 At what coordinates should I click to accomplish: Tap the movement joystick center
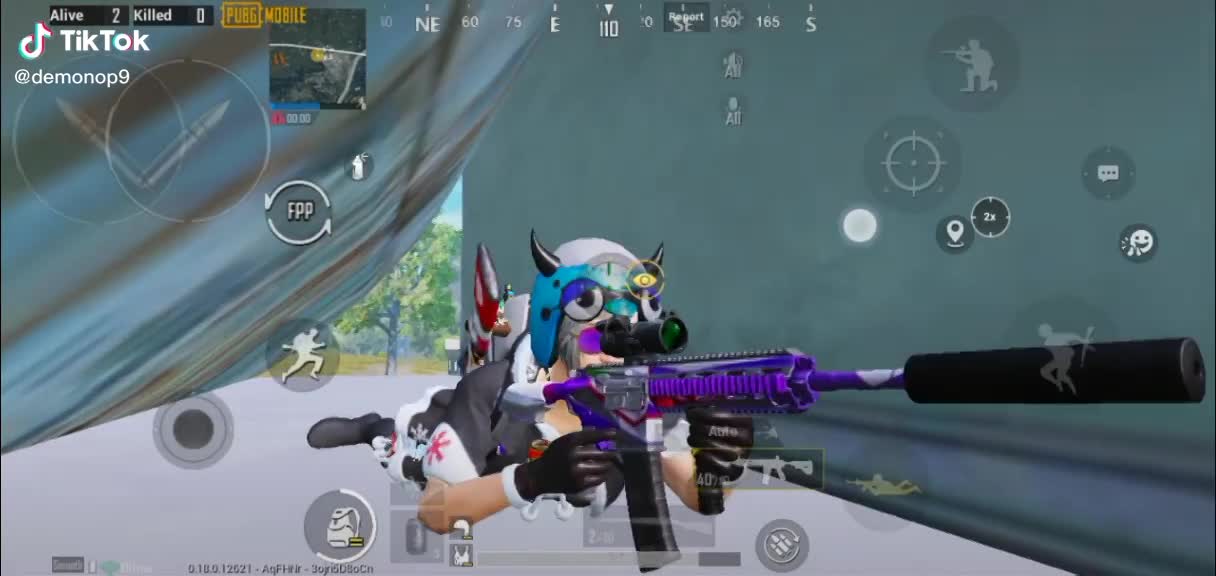click(x=192, y=429)
